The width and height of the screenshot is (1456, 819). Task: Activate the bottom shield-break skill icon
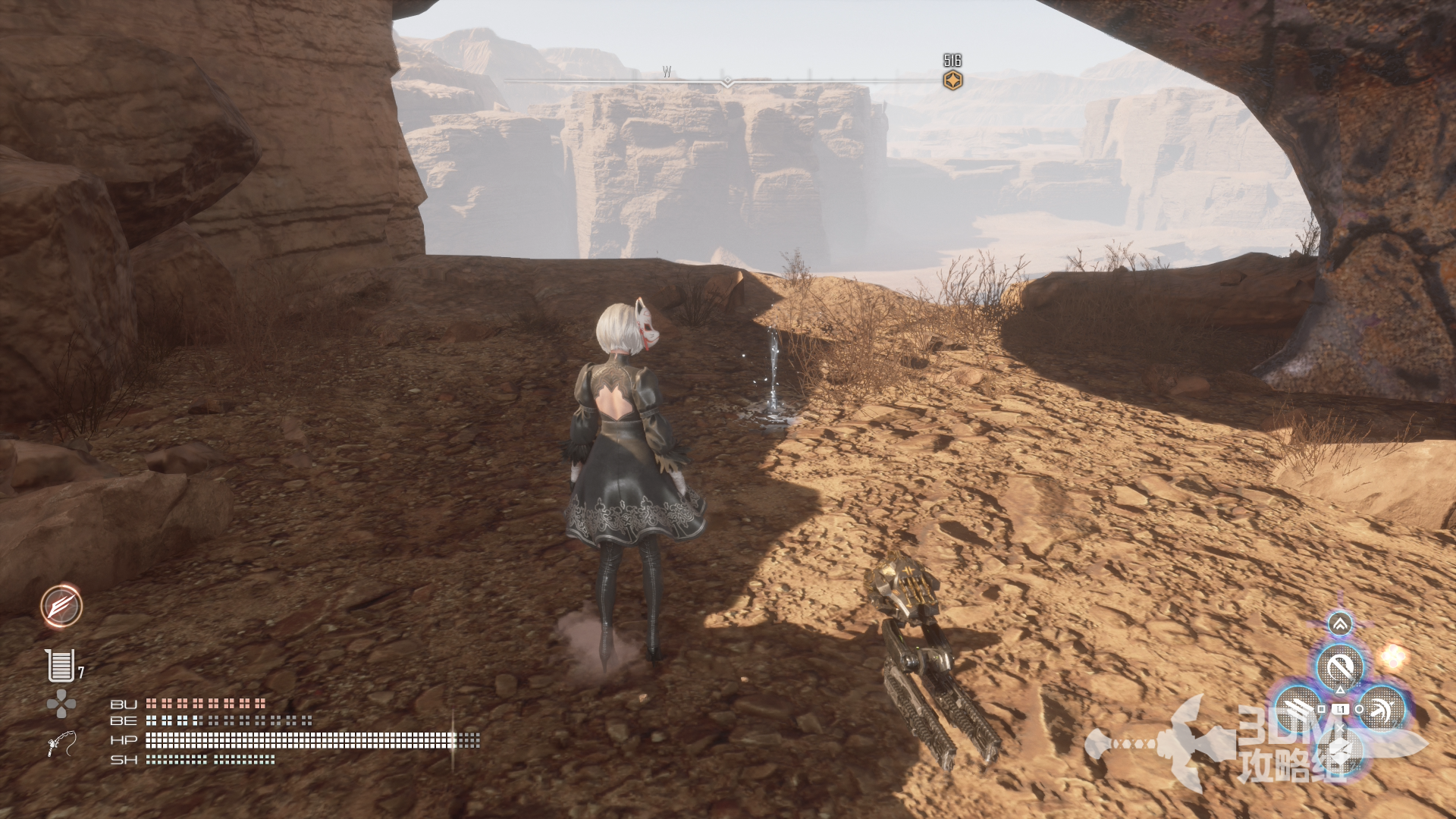1340,751
